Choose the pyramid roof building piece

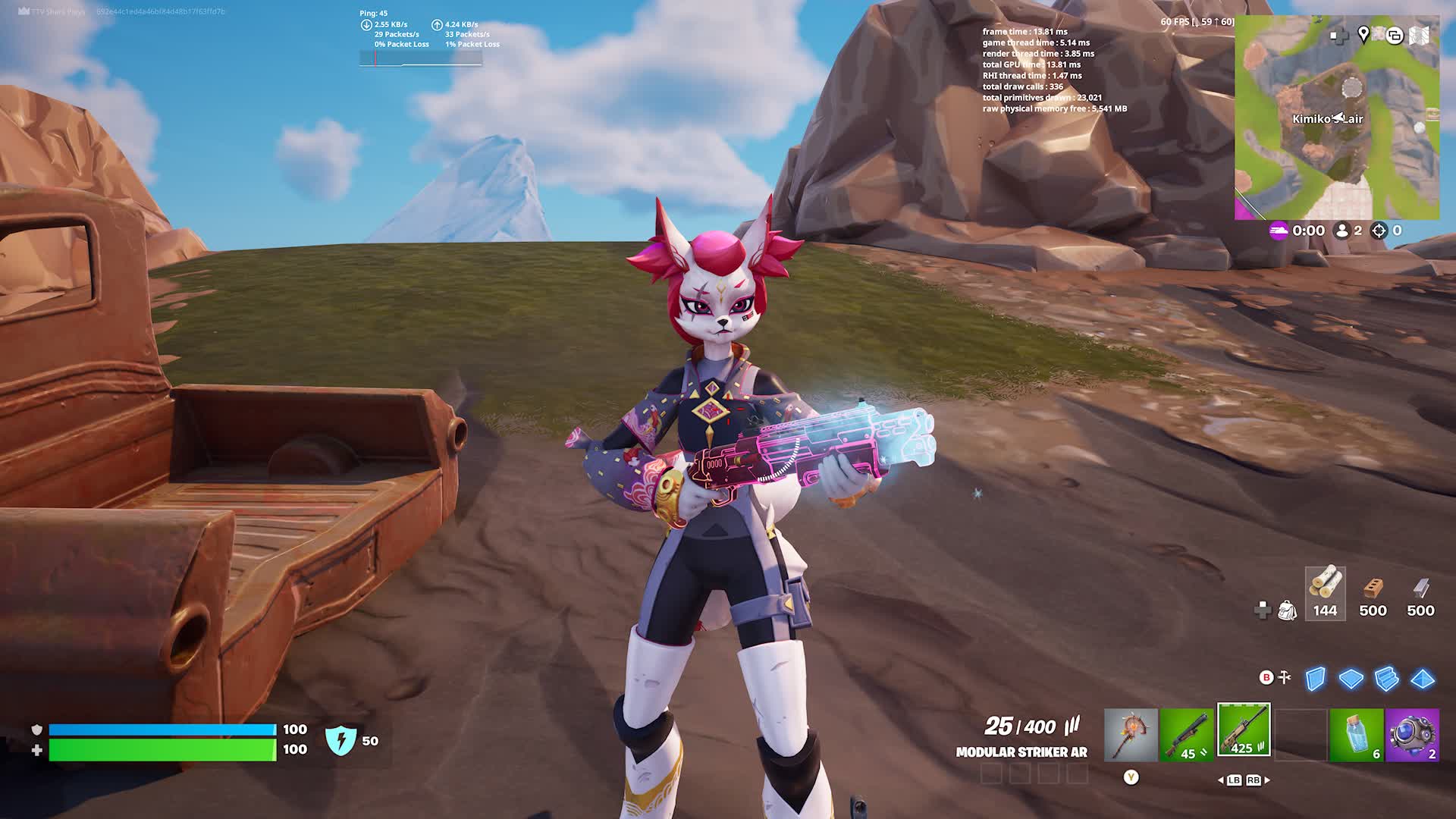pyautogui.click(x=1422, y=679)
